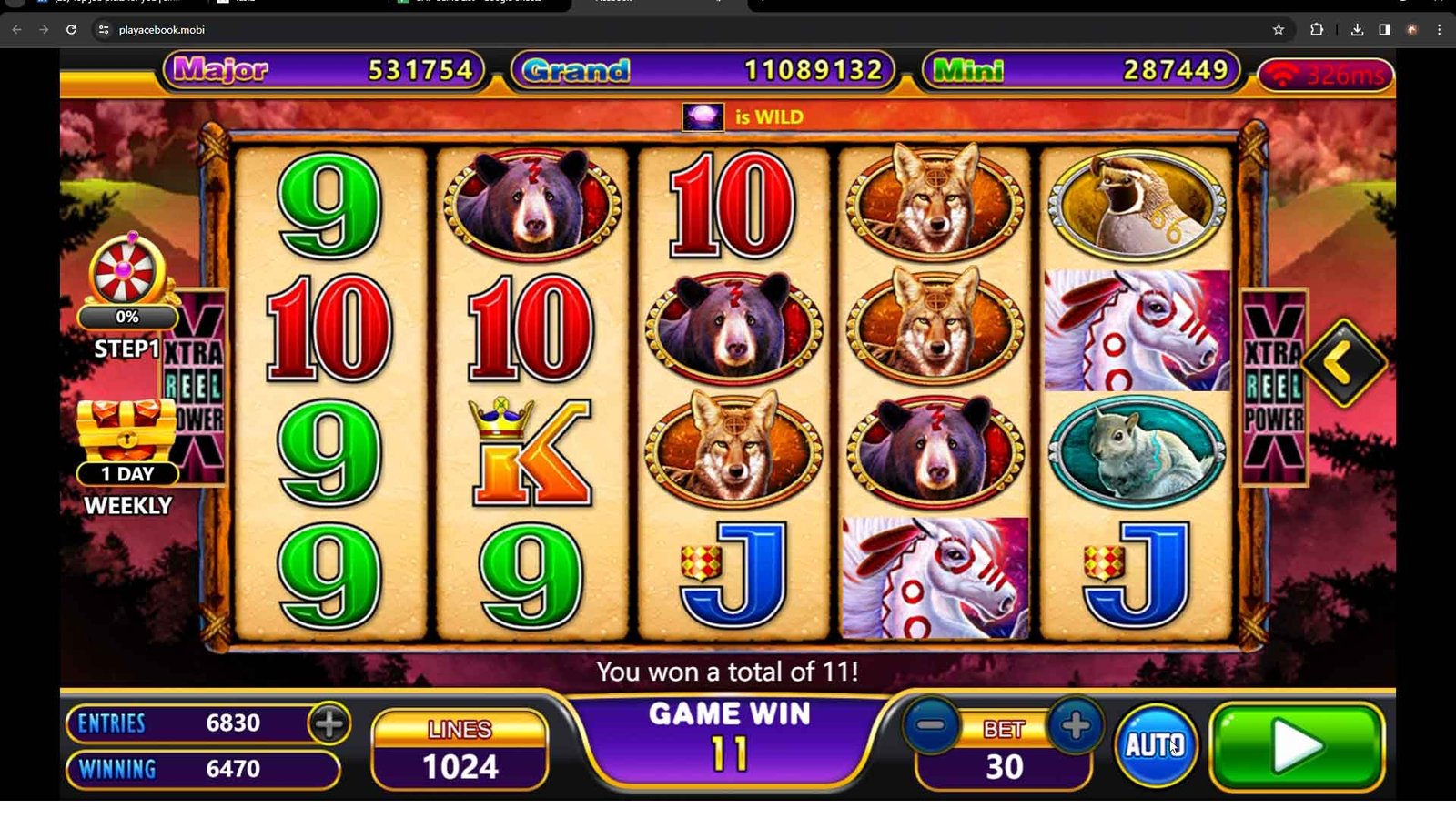Bookmark this page with the star icon
This screenshot has height=819, width=1456.
tap(1279, 30)
